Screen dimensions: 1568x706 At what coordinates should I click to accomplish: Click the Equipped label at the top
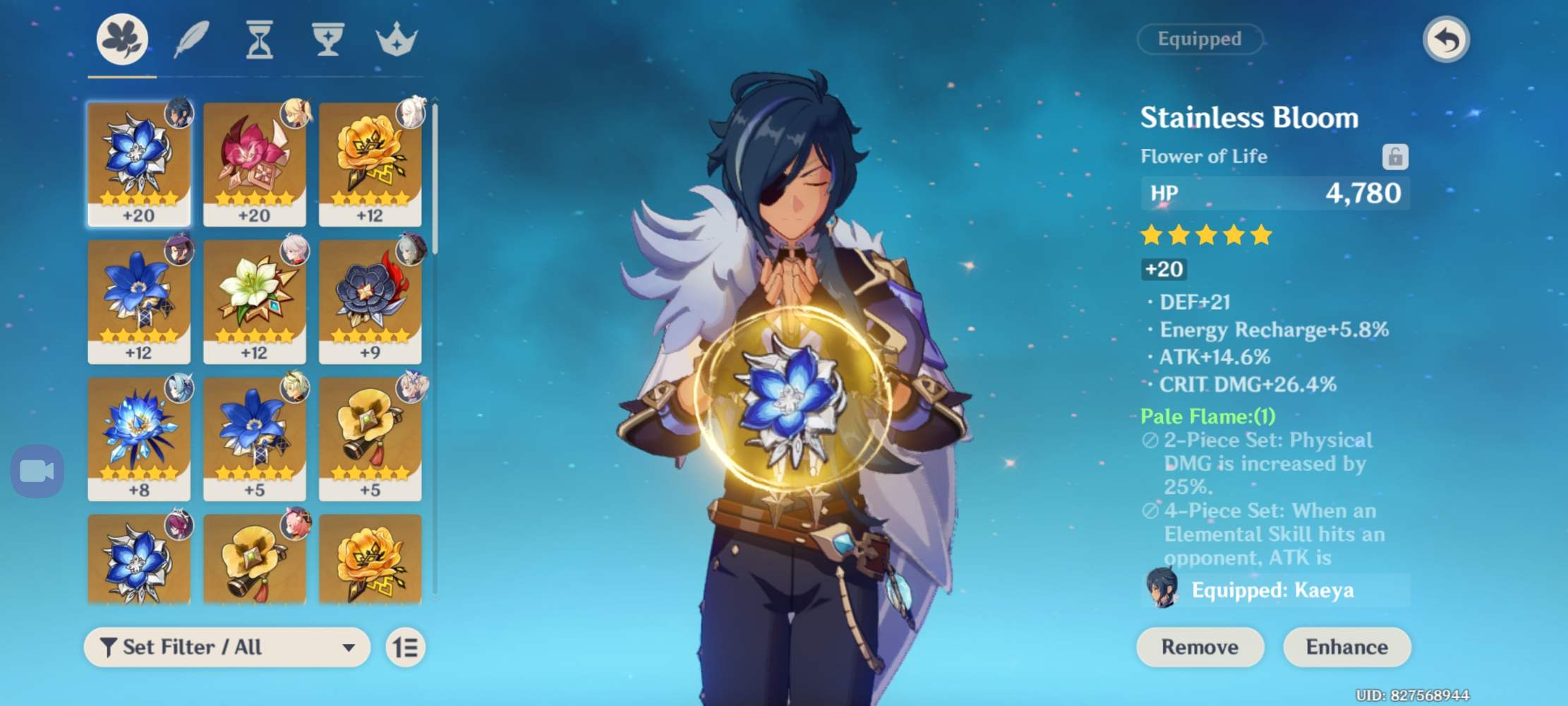[x=1199, y=39]
